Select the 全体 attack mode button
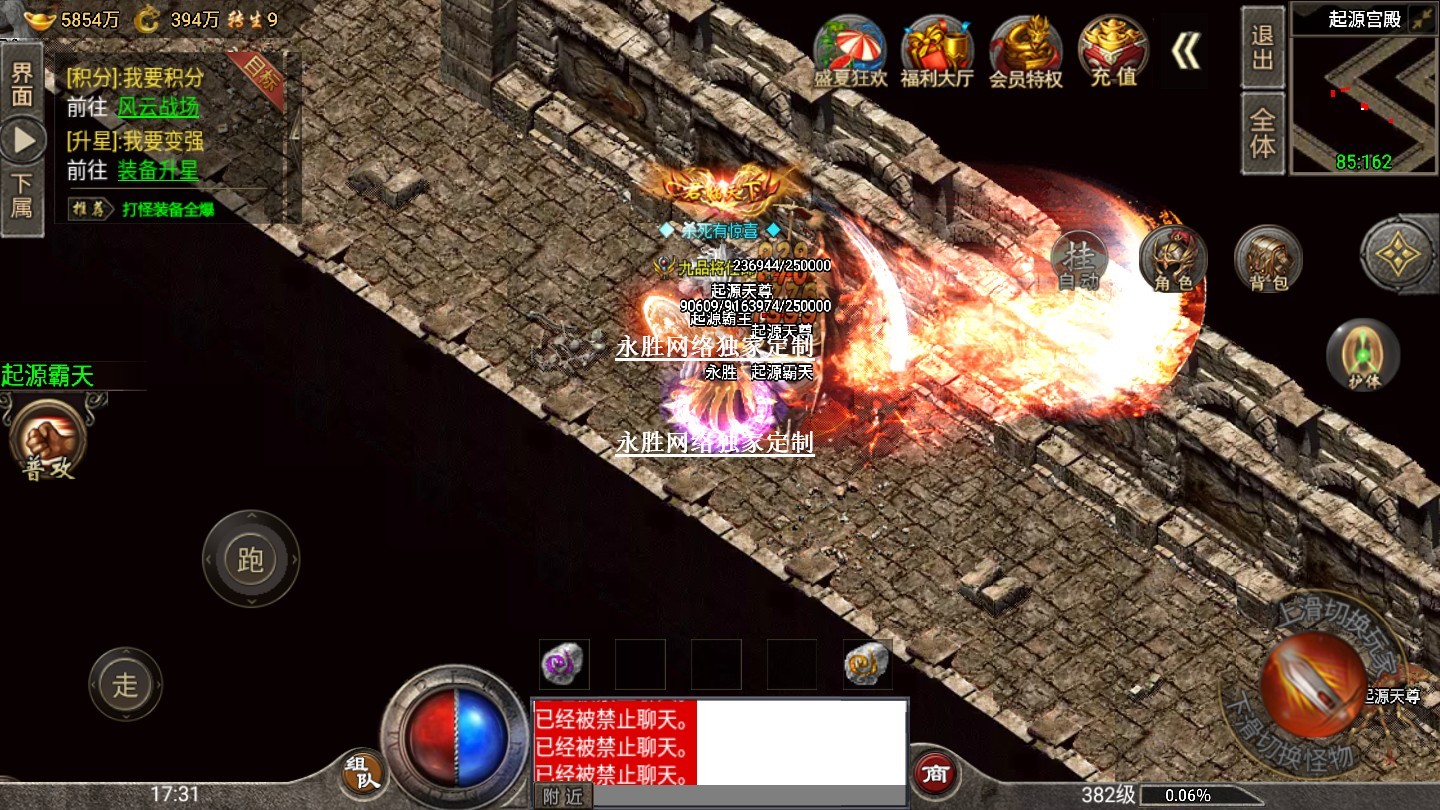Viewport: 1440px width, 810px height. (x=1263, y=133)
